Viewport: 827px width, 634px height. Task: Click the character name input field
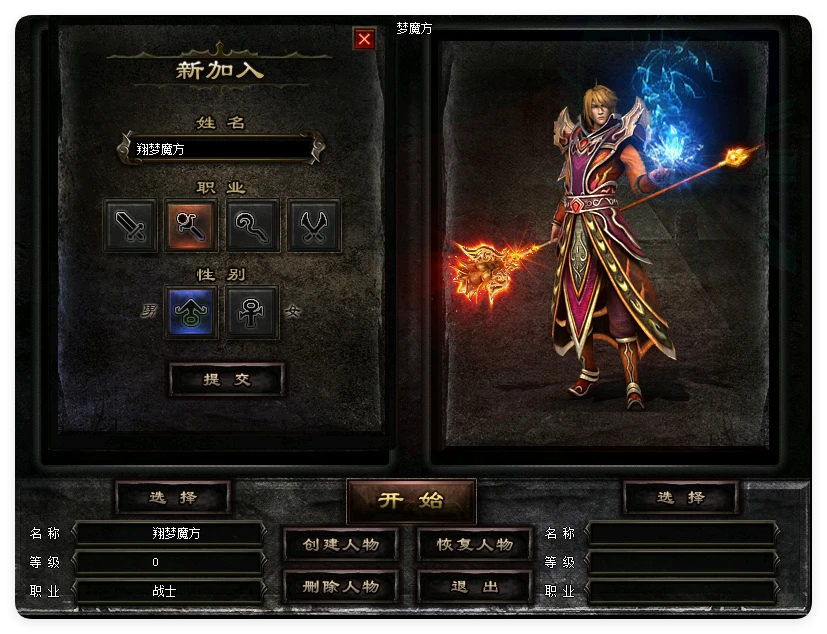coord(220,149)
